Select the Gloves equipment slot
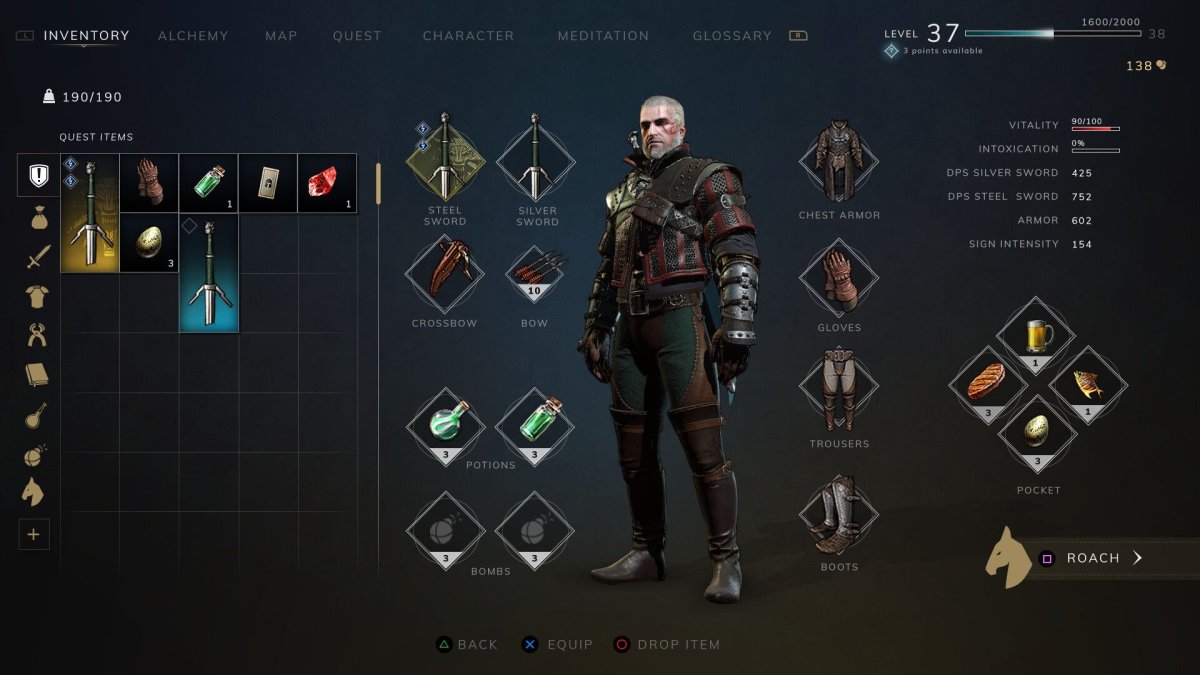 [838, 276]
